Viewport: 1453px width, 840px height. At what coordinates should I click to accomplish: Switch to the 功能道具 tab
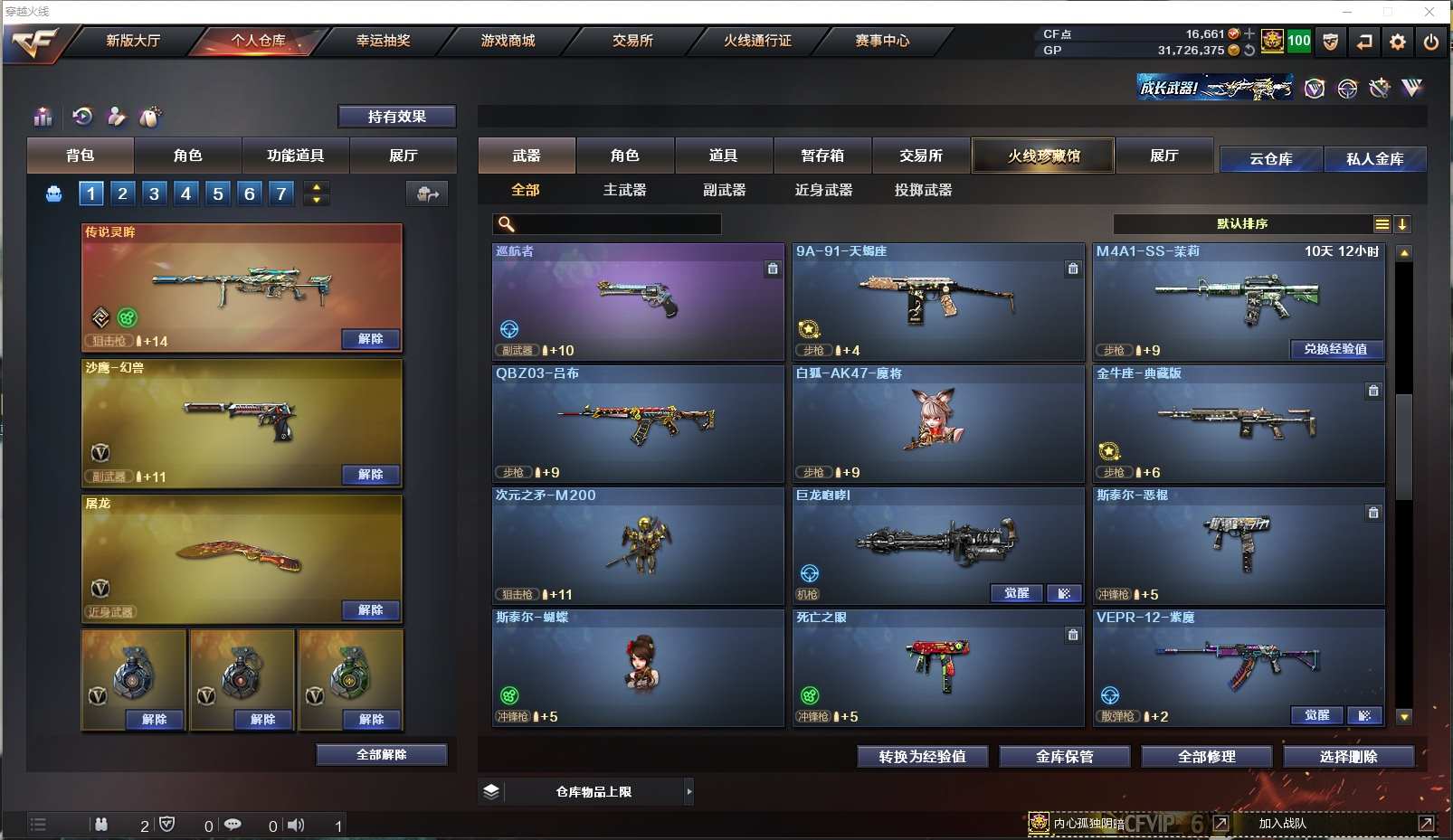click(295, 156)
